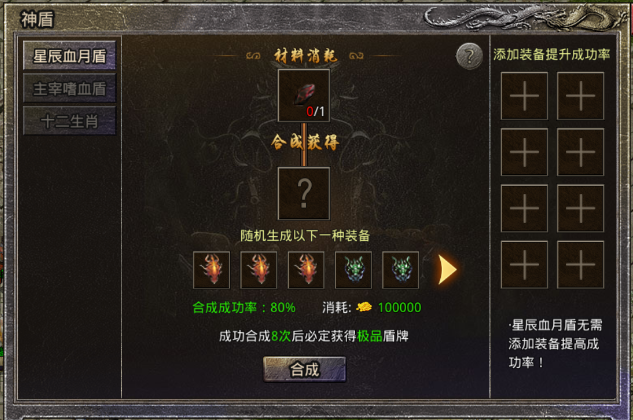Open the question mark help button
Viewport: 633px width, 420px height.
469,56
